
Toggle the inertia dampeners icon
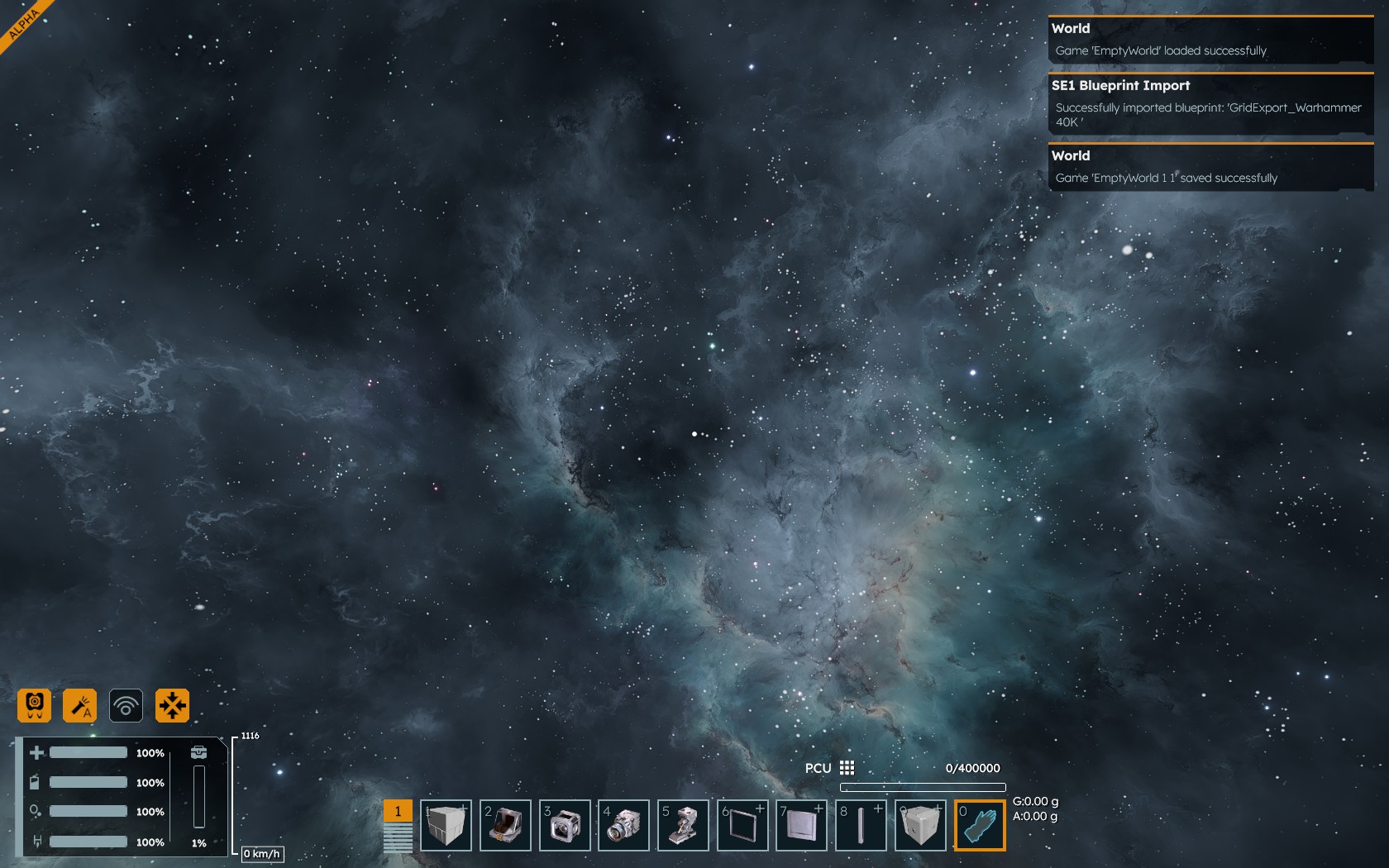click(x=172, y=705)
